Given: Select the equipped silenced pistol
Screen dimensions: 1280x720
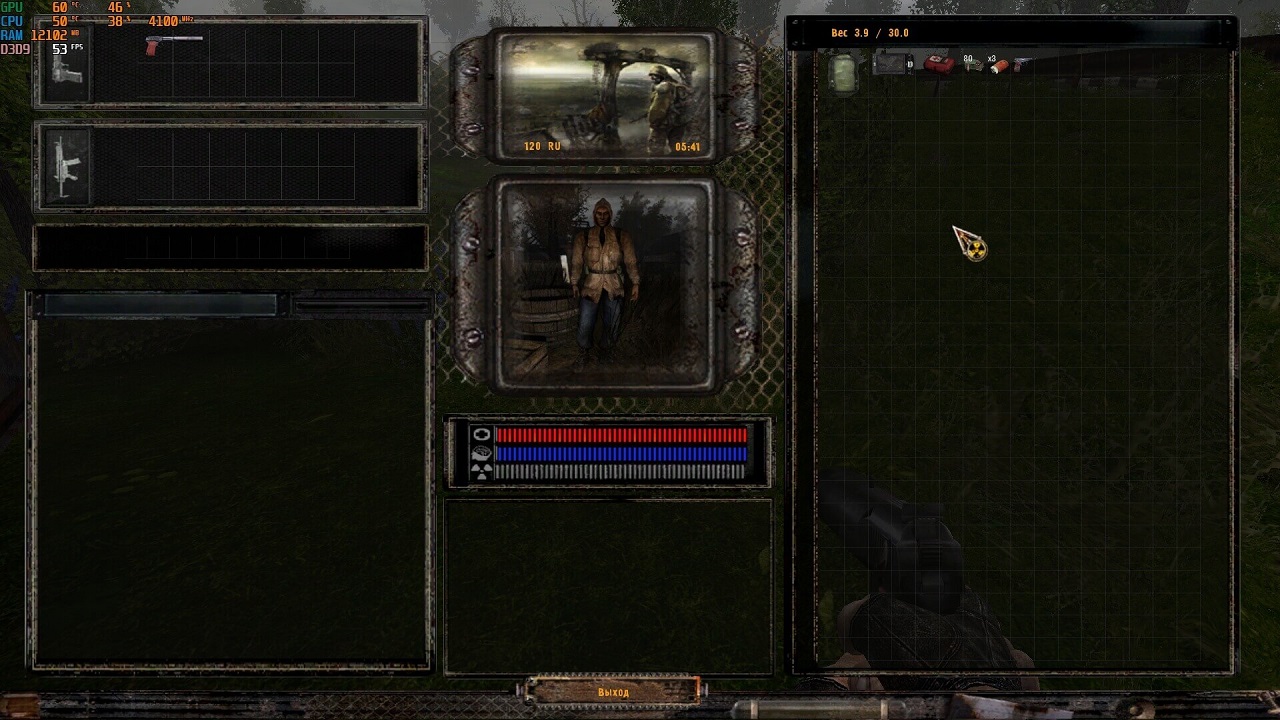Looking at the screenshot, I should coord(173,43).
